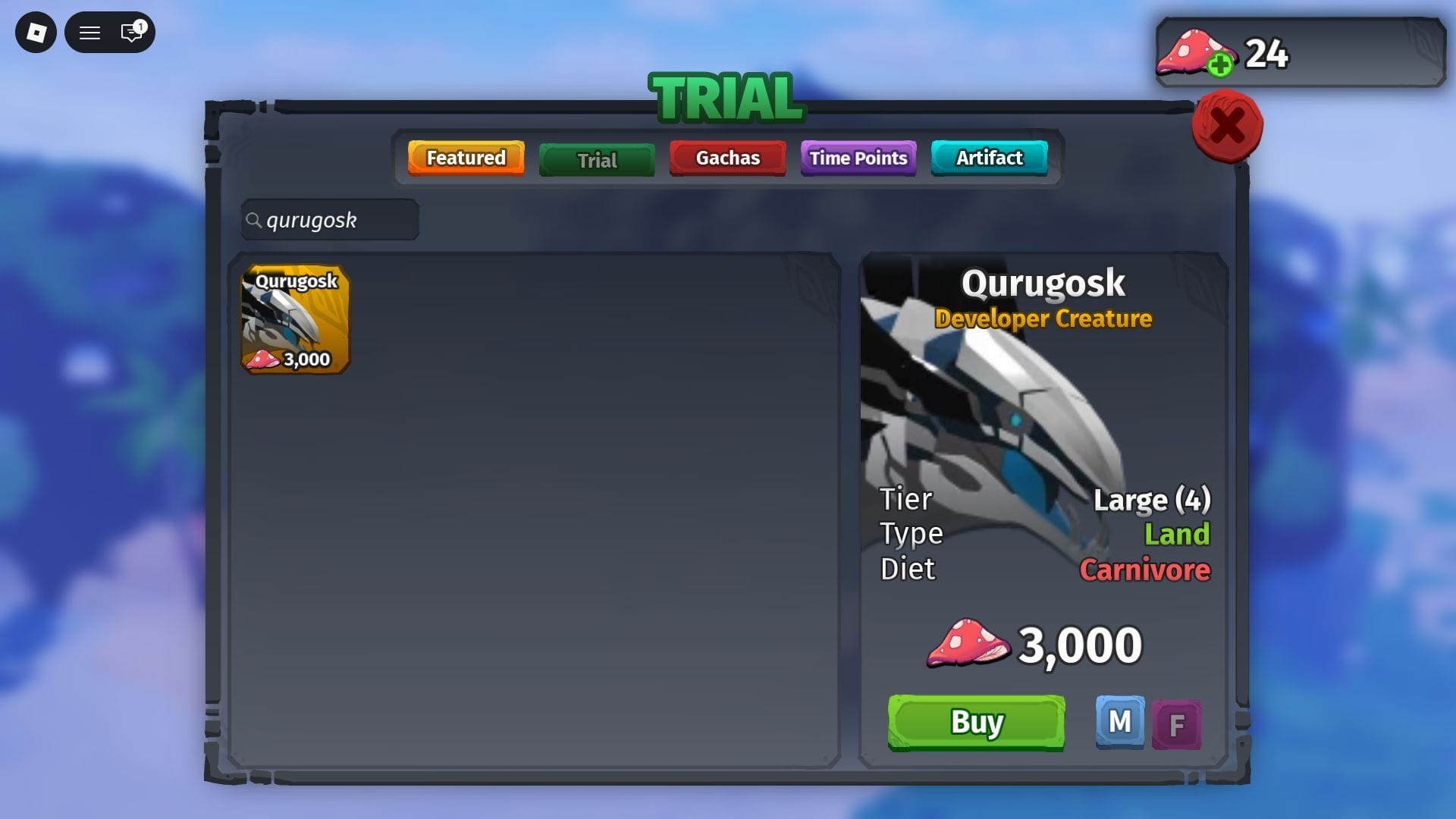Choose the female F gender button
Viewport: 1456px width, 819px height.
(x=1176, y=725)
